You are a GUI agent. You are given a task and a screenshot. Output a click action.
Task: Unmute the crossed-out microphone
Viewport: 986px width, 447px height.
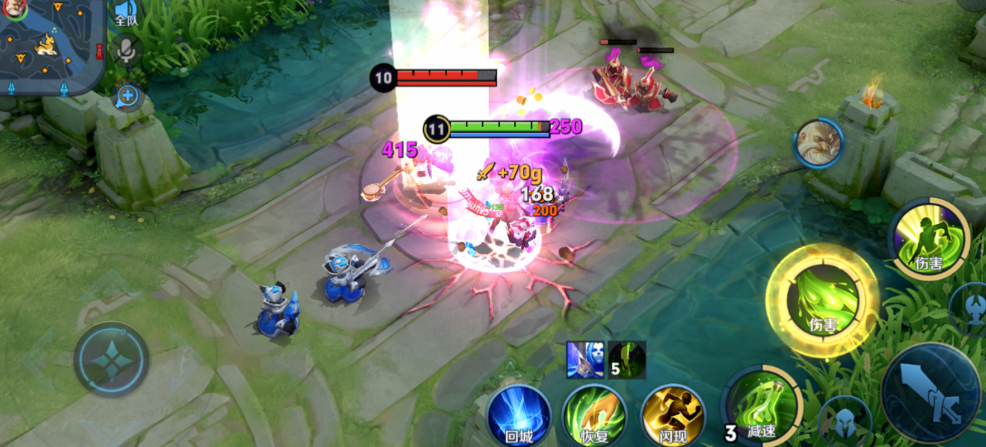126,50
